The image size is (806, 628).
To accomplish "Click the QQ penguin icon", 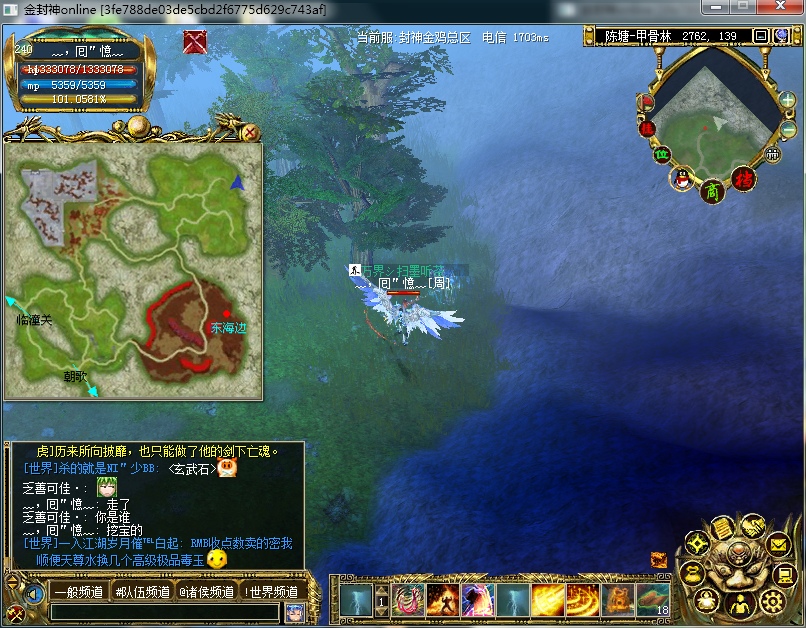I will coord(682,179).
